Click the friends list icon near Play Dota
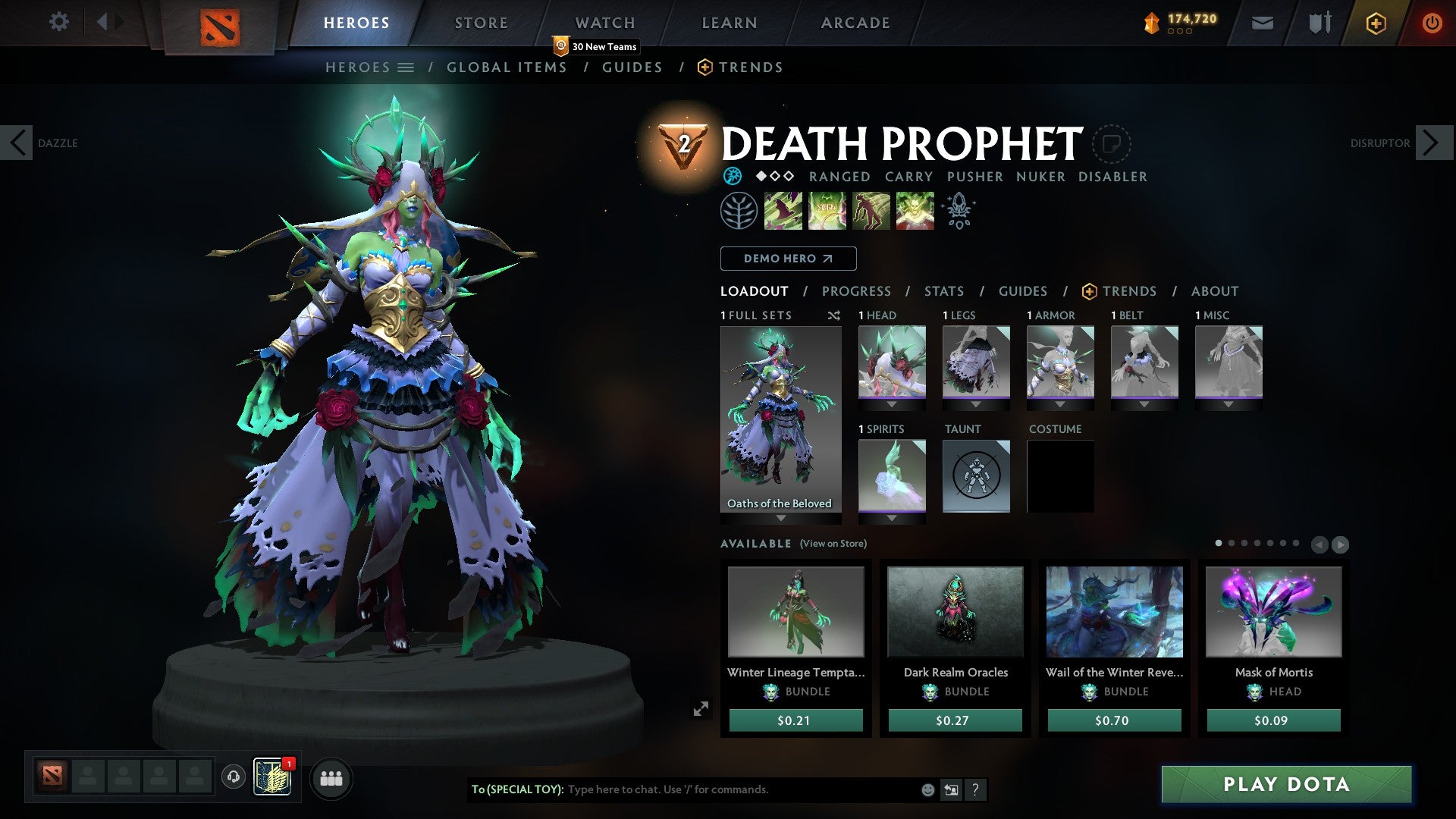 [x=331, y=777]
